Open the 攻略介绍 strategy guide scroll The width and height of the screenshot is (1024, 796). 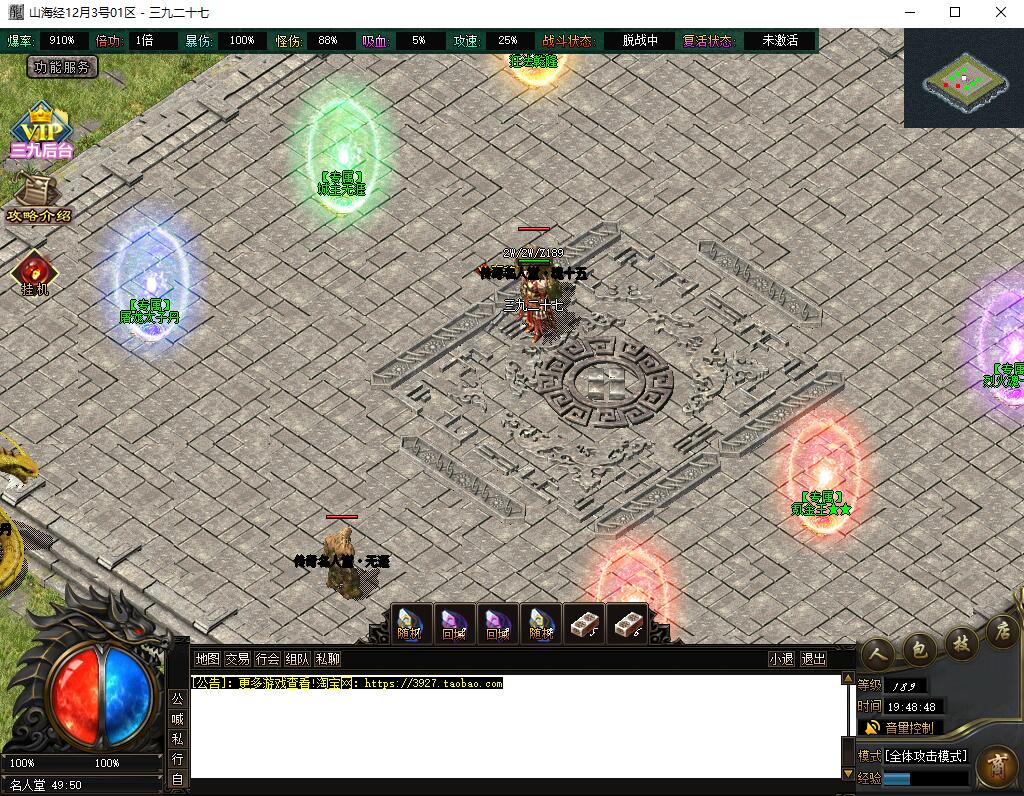click(39, 198)
